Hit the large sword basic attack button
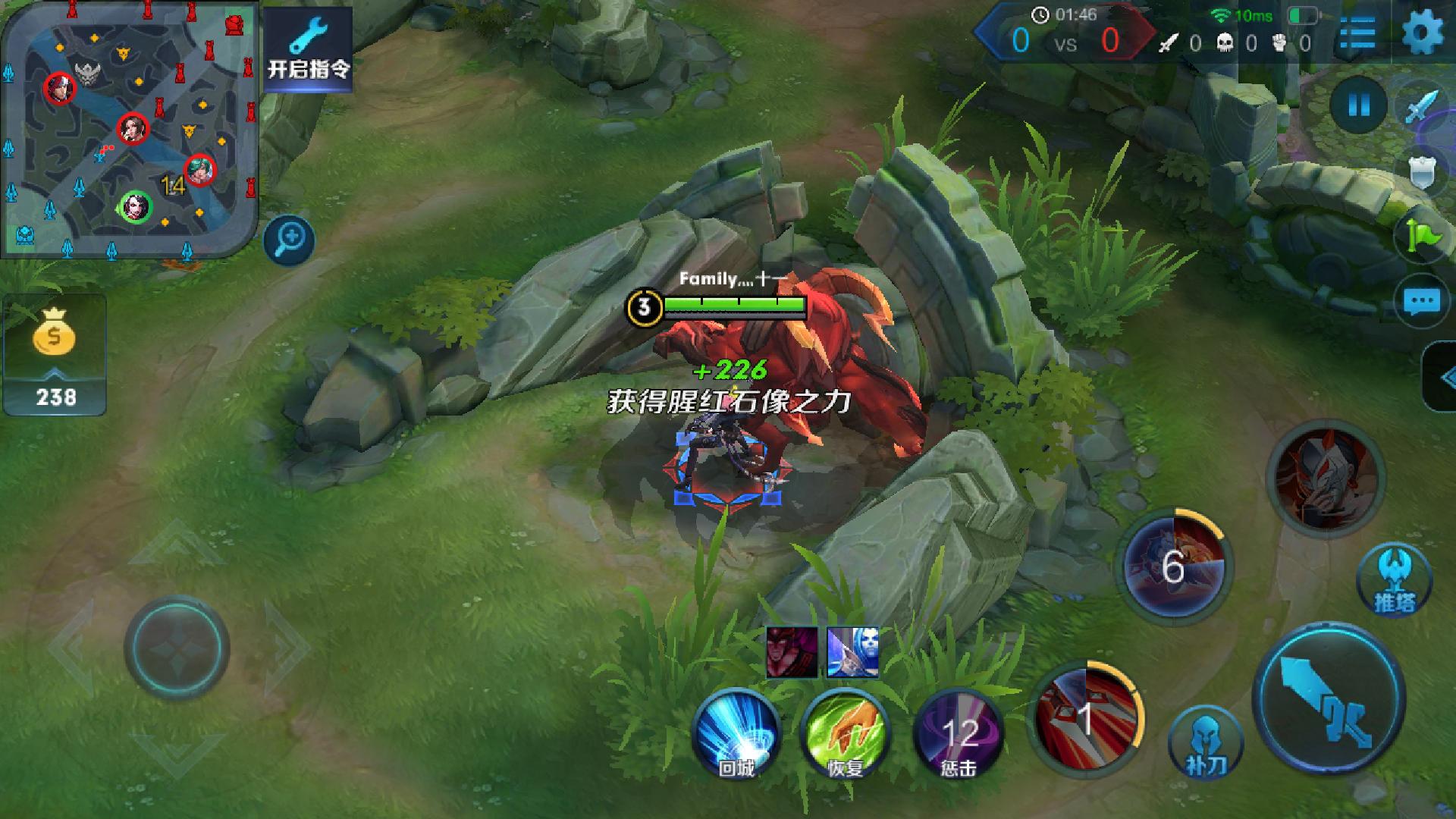The image size is (1456, 819). coord(1329,699)
